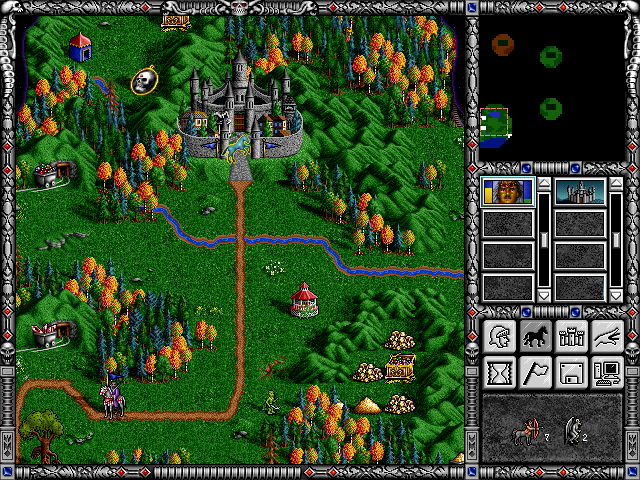Cast a spell with the hand button
This screenshot has height=480, width=640.
click(606, 337)
